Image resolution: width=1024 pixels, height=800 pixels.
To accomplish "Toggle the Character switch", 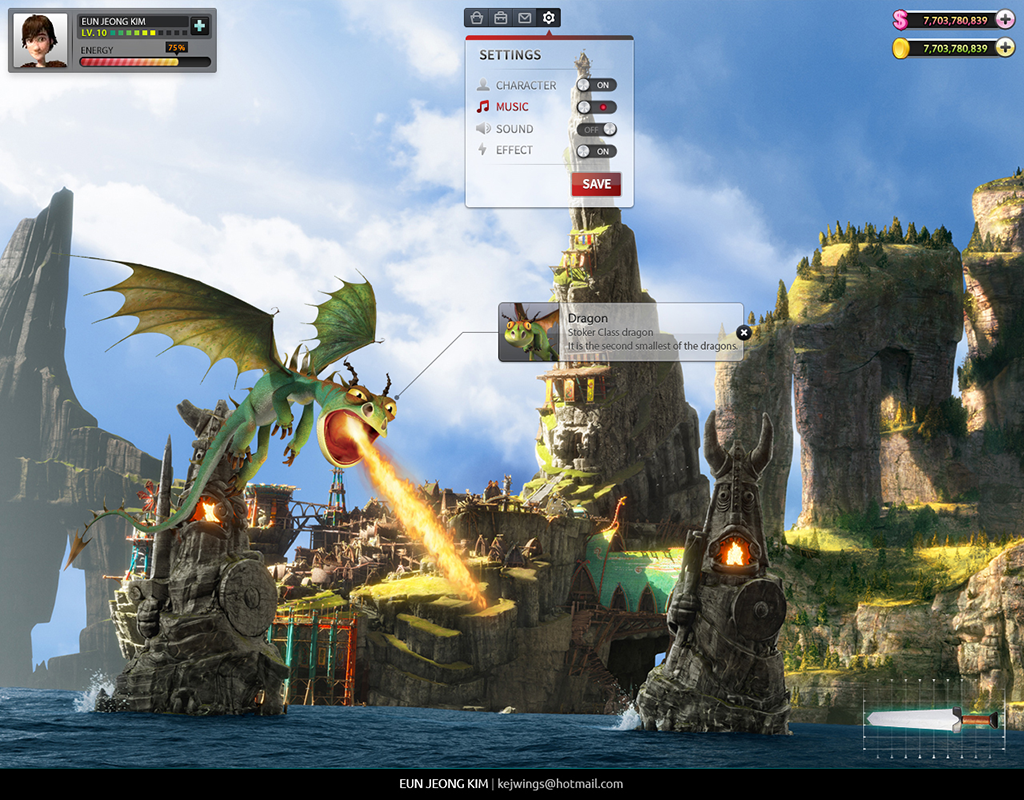I will [596, 85].
